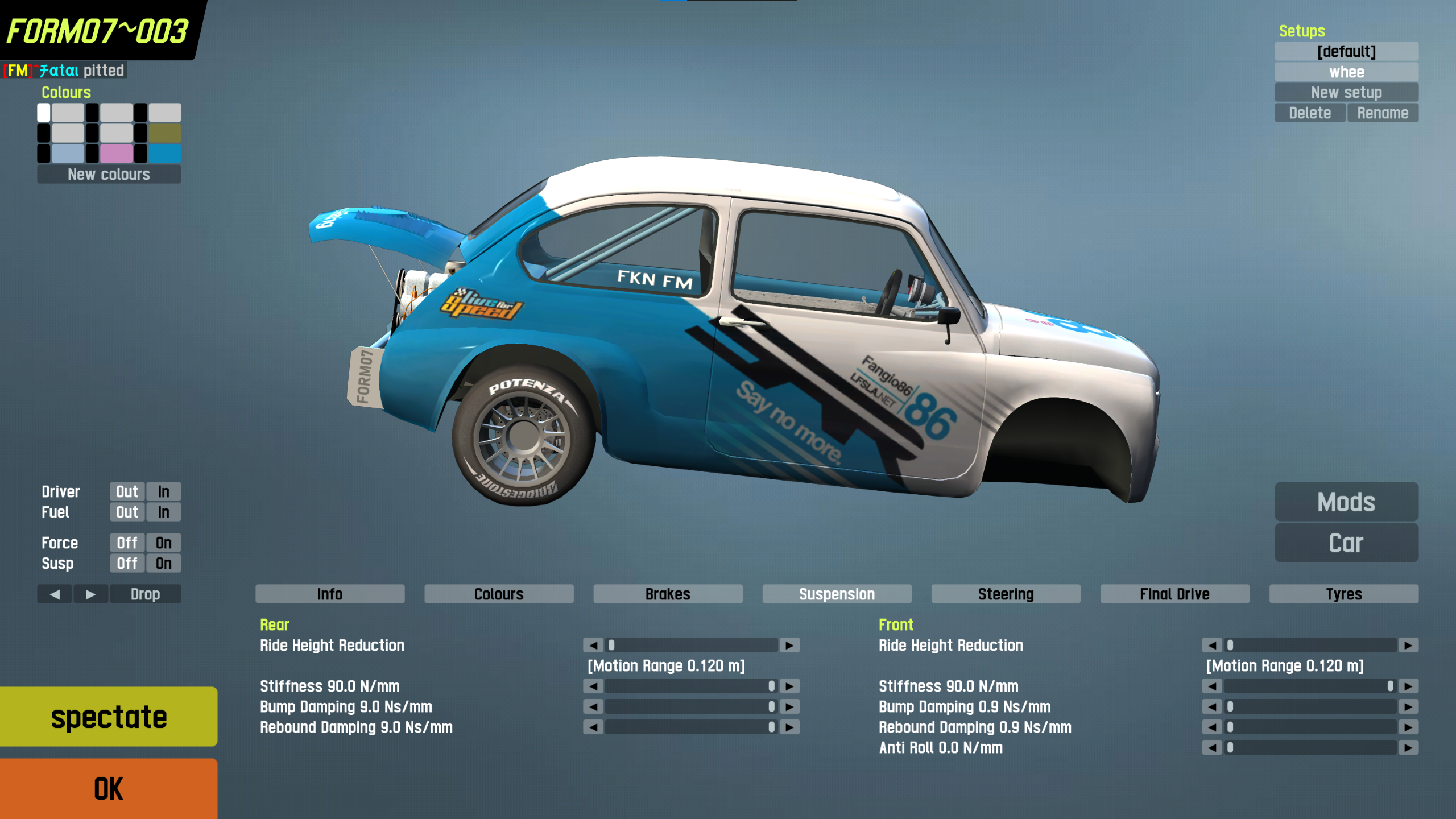Screen dimensions: 1456x819
Task: Add a New colours scheme
Action: pos(109,174)
